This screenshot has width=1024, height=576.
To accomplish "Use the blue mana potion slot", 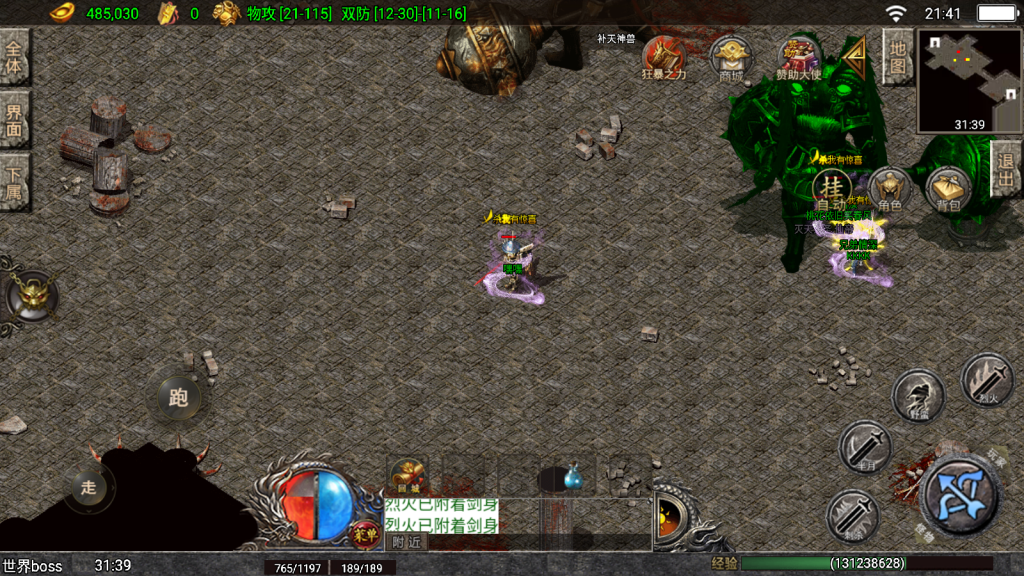I will 573,479.
